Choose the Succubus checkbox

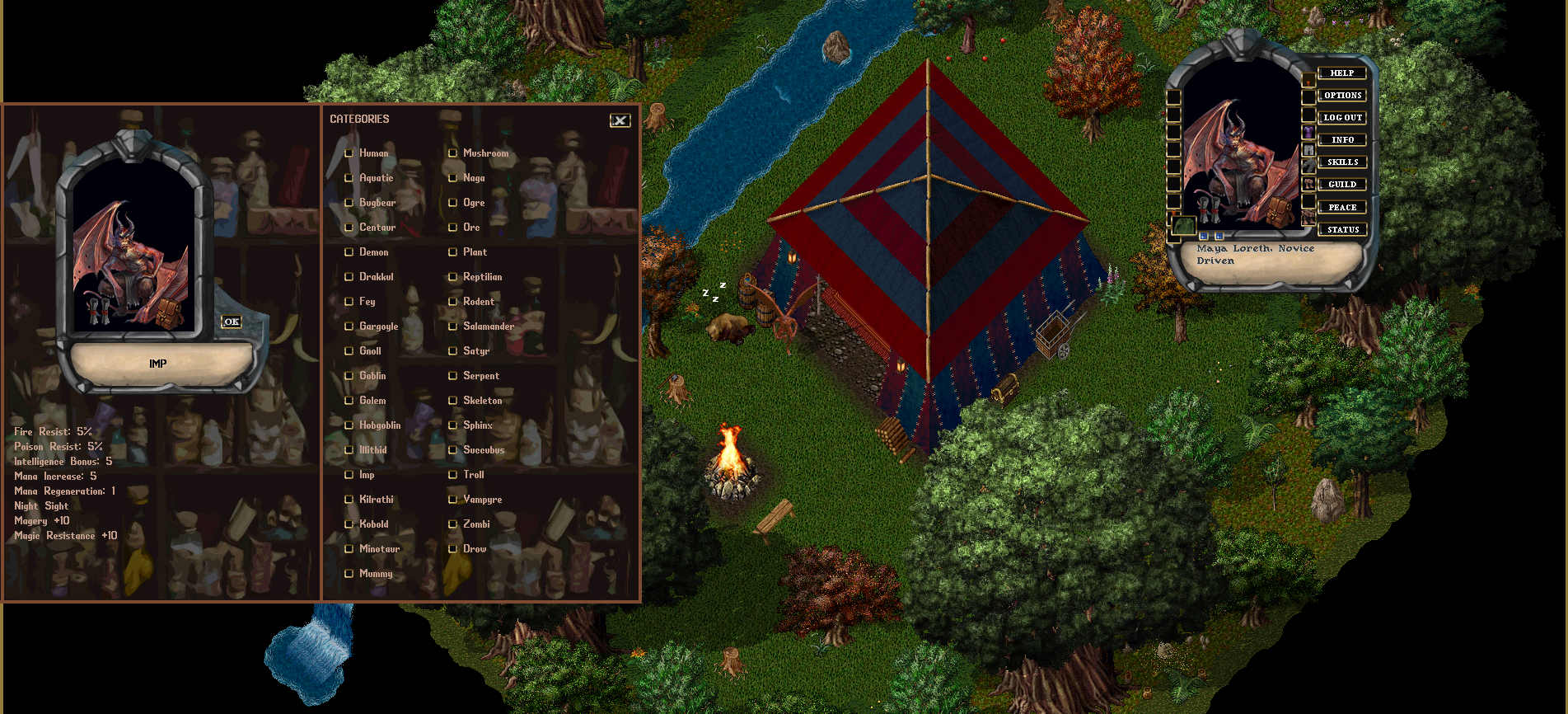point(452,450)
